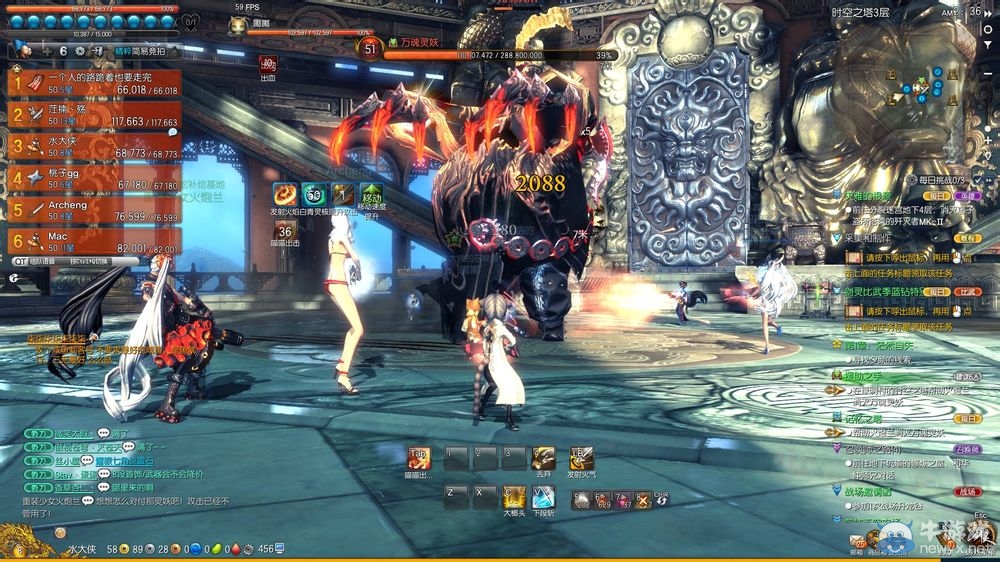This screenshot has height=562, width=1000.
Task: Use the 去拜 skill icon
Action: (x=543, y=458)
